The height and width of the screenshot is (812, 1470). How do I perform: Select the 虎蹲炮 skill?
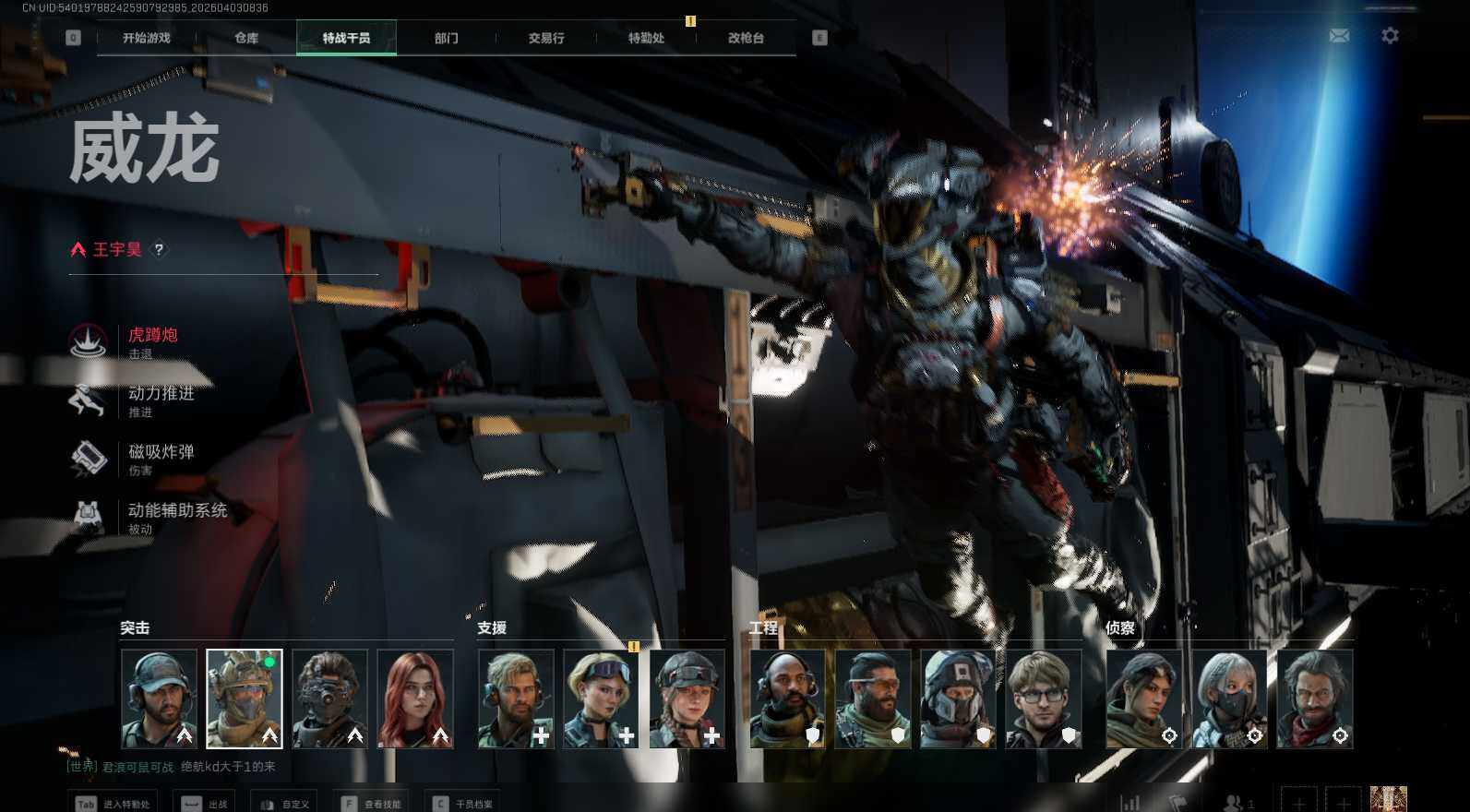pos(152,337)
